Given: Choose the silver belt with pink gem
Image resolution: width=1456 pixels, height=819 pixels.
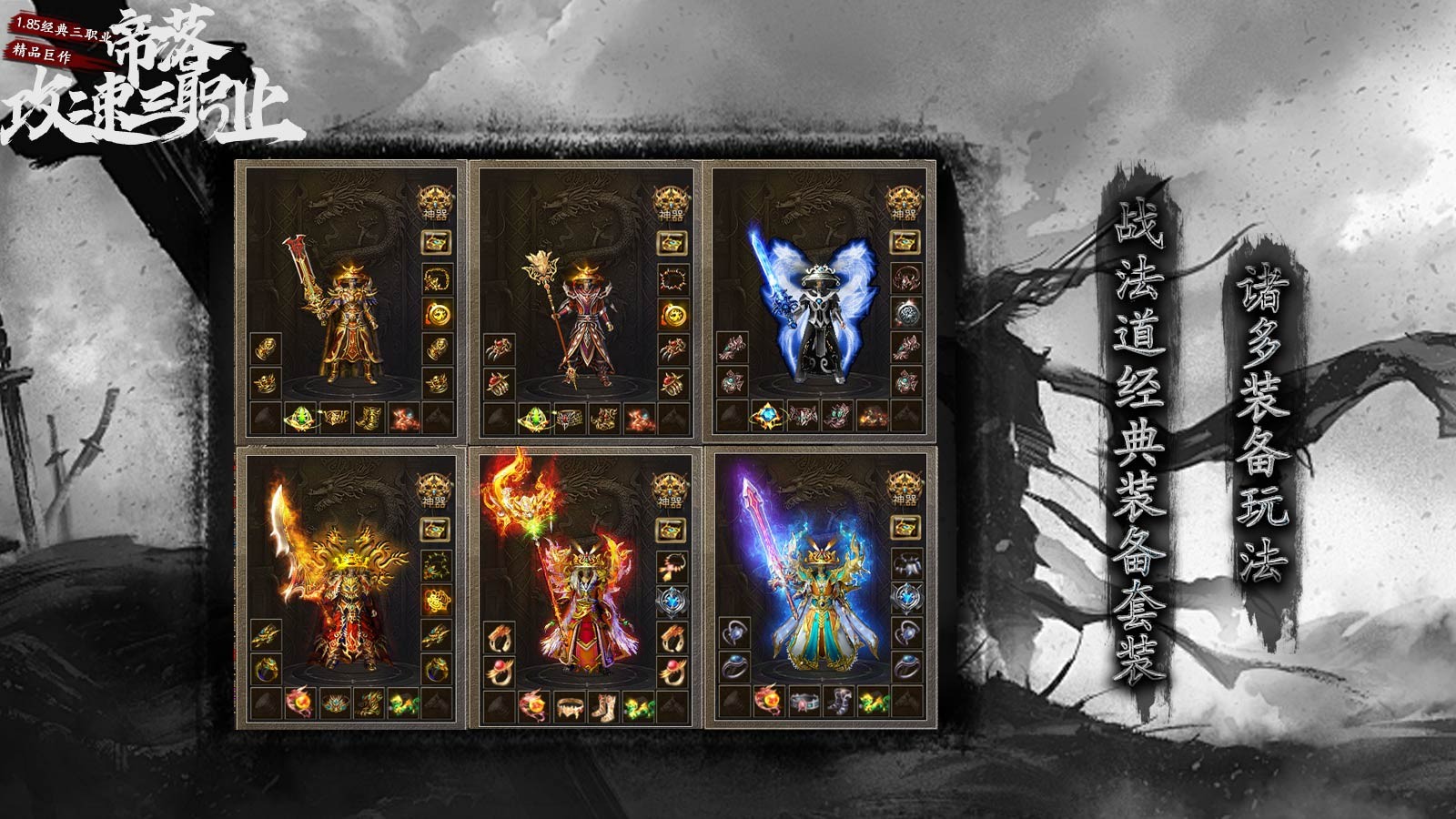Looking at the screenshot, I should click(803, 703).
